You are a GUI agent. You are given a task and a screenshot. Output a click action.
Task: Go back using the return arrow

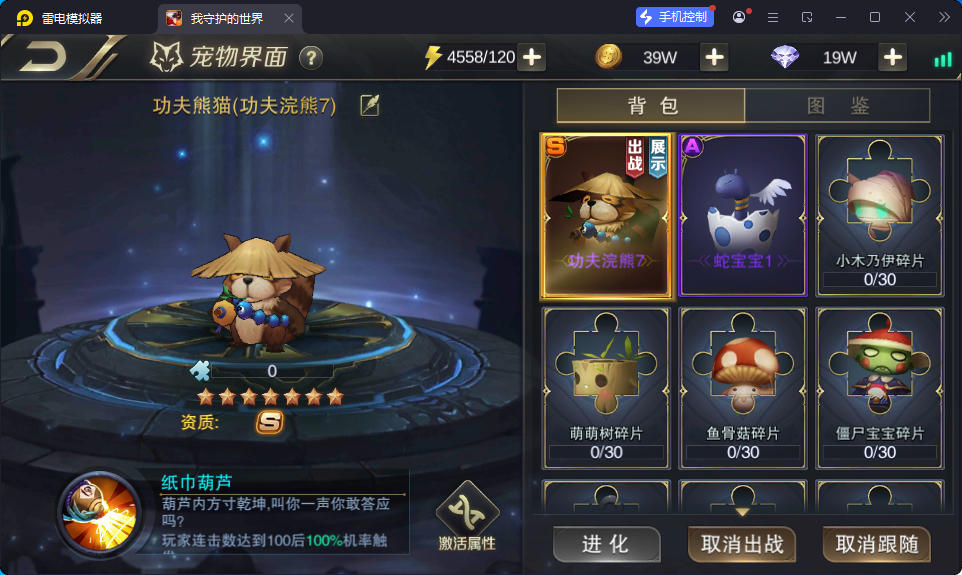coord(44,57)
